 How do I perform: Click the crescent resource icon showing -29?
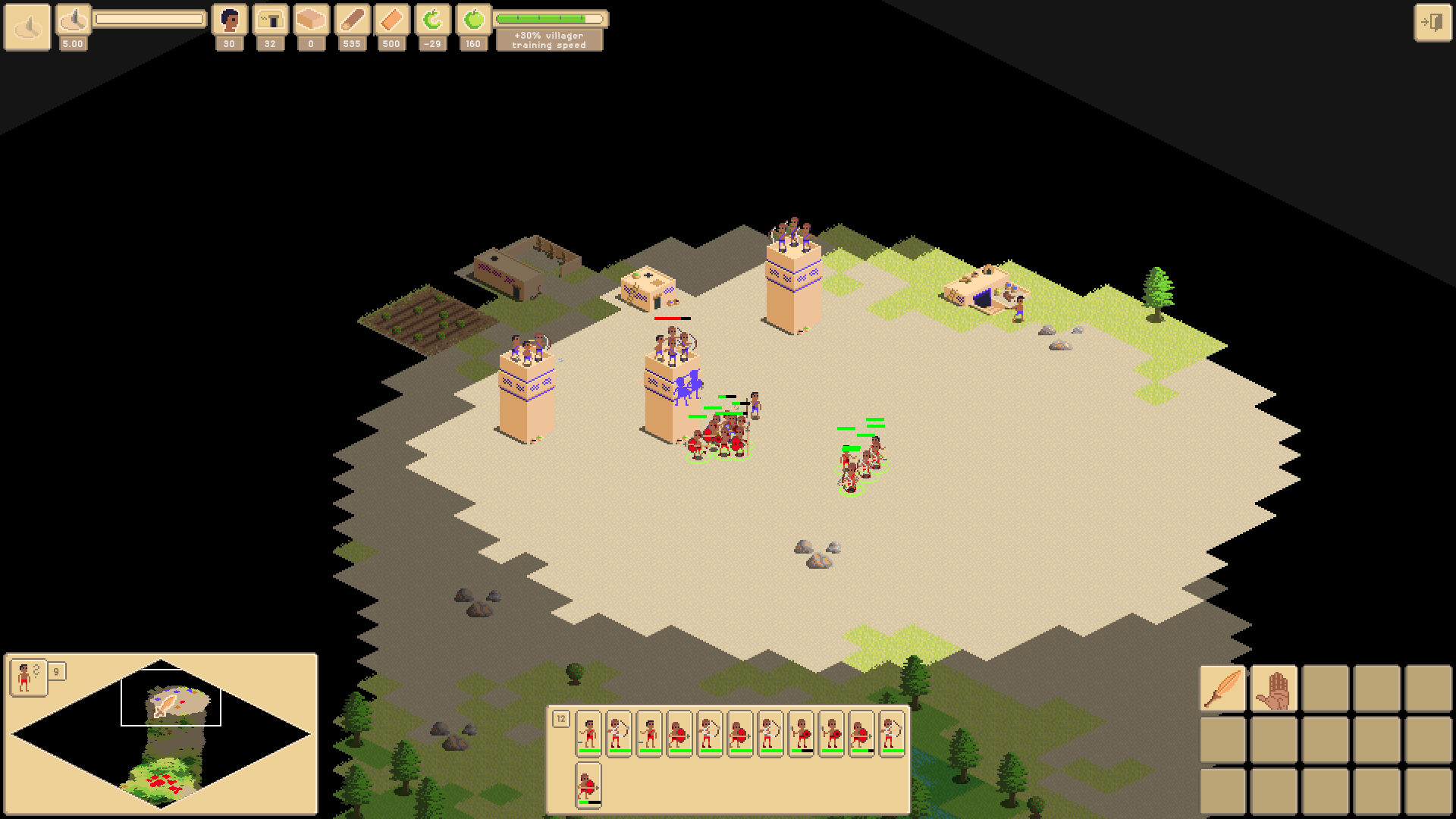tap(432, 18)
